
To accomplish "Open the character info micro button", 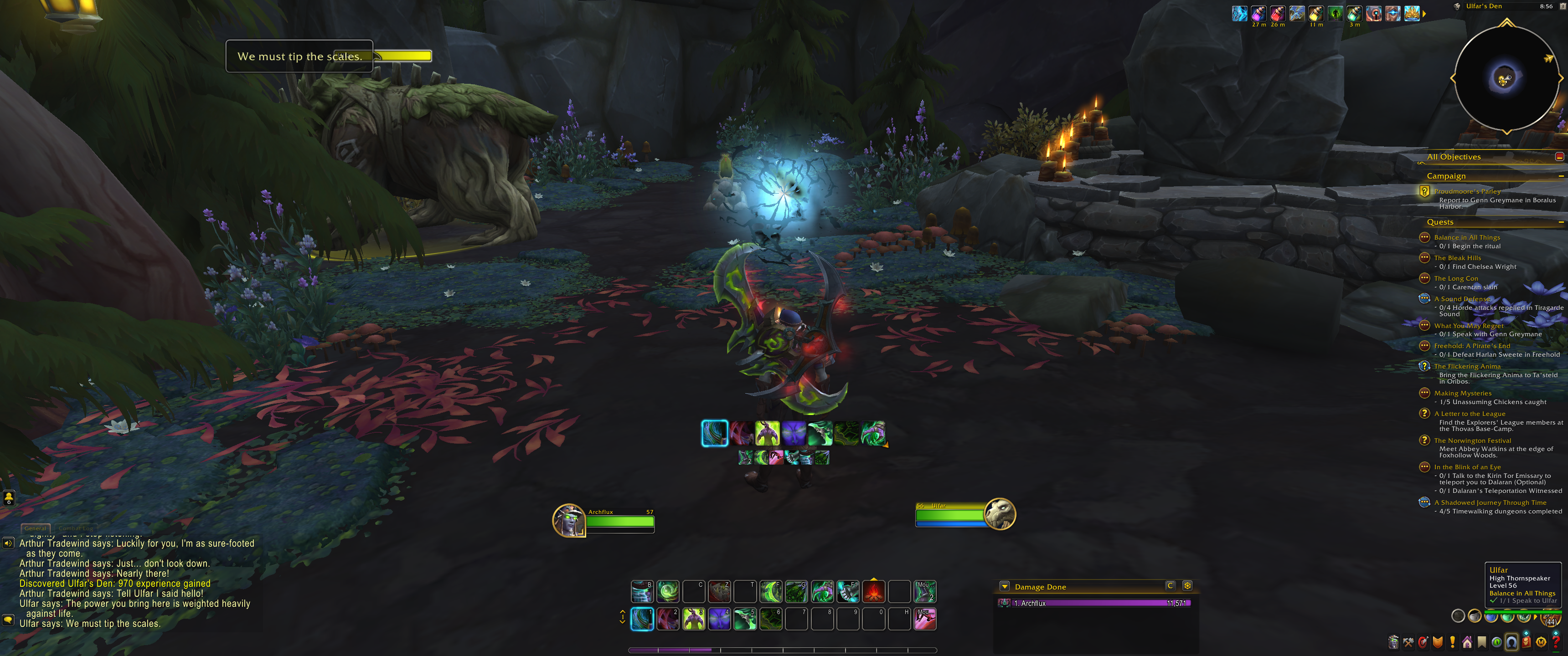I will pos(1393,642).
